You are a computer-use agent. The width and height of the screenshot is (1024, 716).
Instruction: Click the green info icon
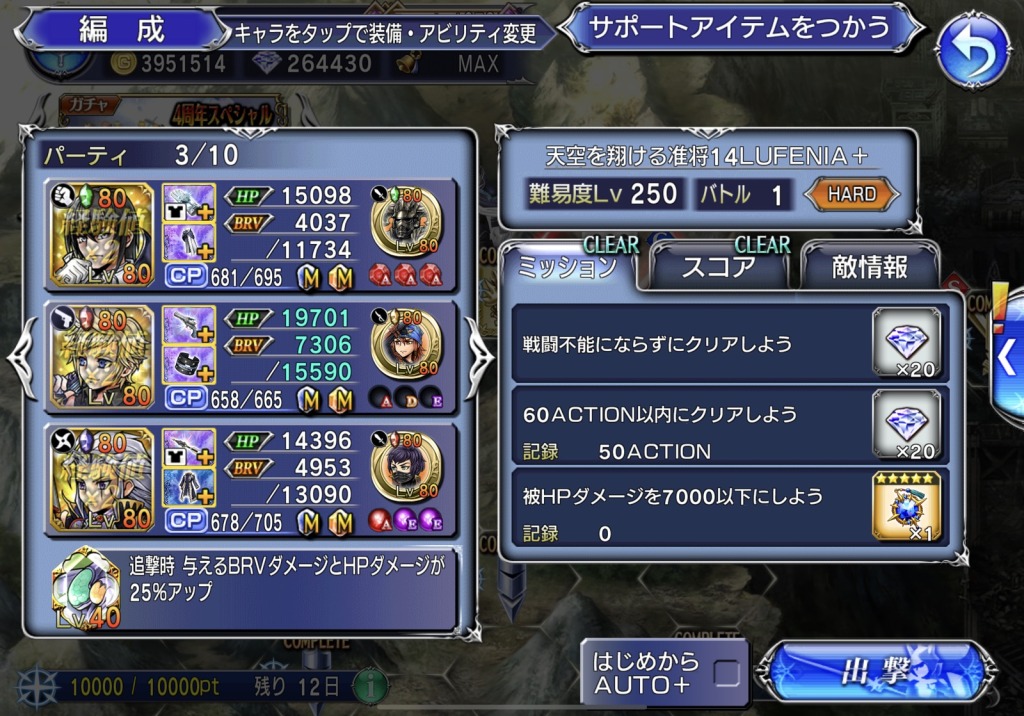(x=370, y=687)
